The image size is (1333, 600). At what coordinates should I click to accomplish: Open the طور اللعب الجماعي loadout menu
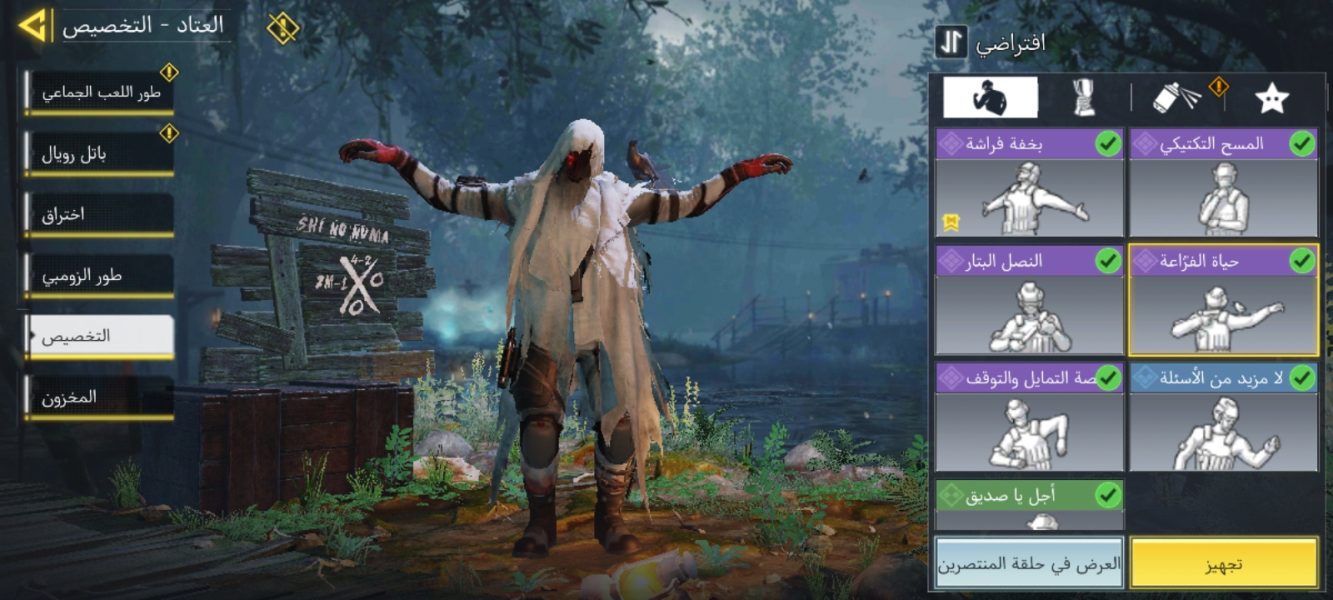(100, 93)
